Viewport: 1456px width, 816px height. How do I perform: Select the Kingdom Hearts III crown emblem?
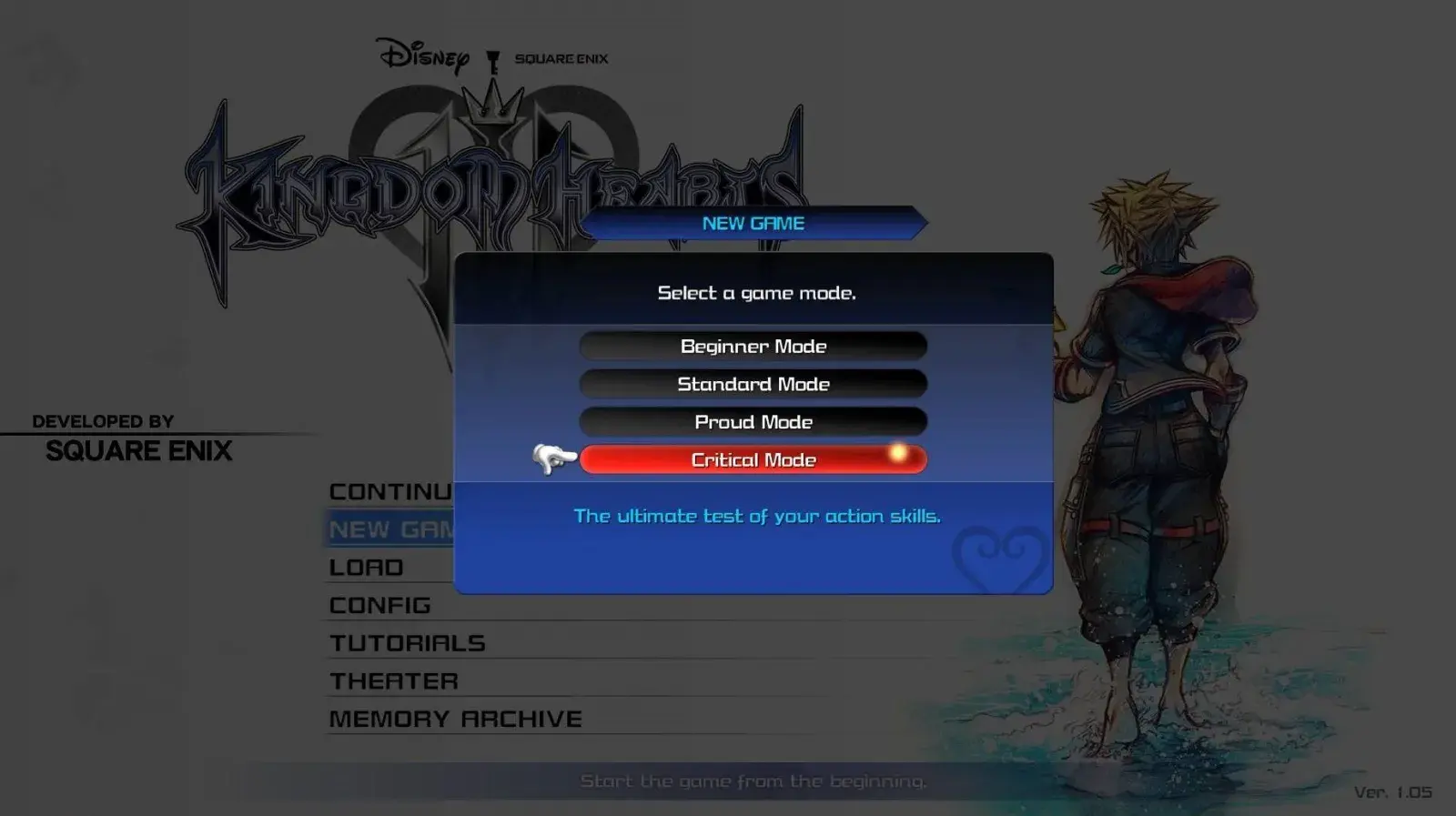pos(491,106)
